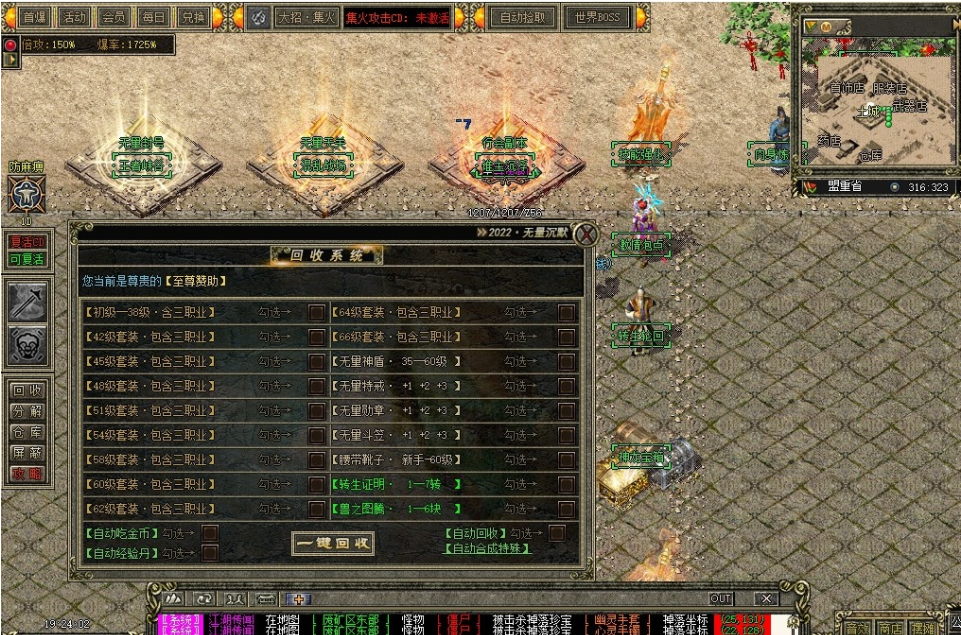961x635 pixels.
Task: Check the 转生证明 1—7转 box
Action: click(x=566, y=484)
